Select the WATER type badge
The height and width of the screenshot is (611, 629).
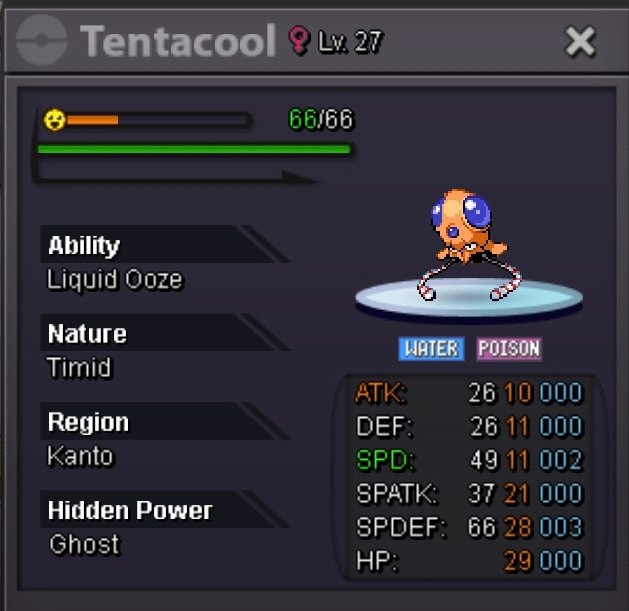[x=430, y=349]
